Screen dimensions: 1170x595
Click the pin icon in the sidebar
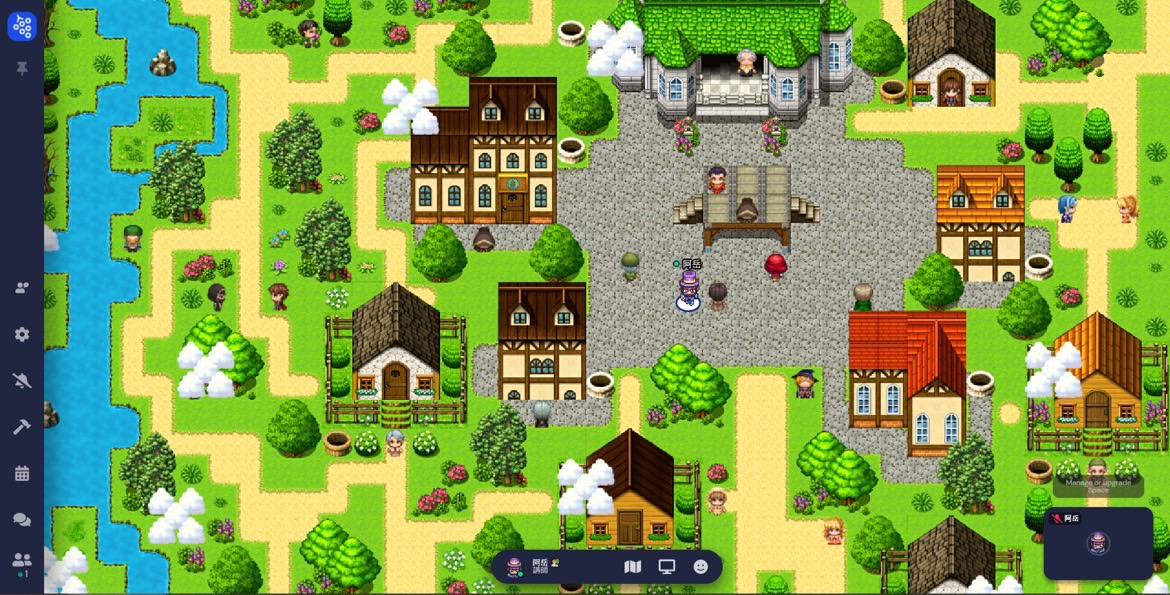(22, 69)
